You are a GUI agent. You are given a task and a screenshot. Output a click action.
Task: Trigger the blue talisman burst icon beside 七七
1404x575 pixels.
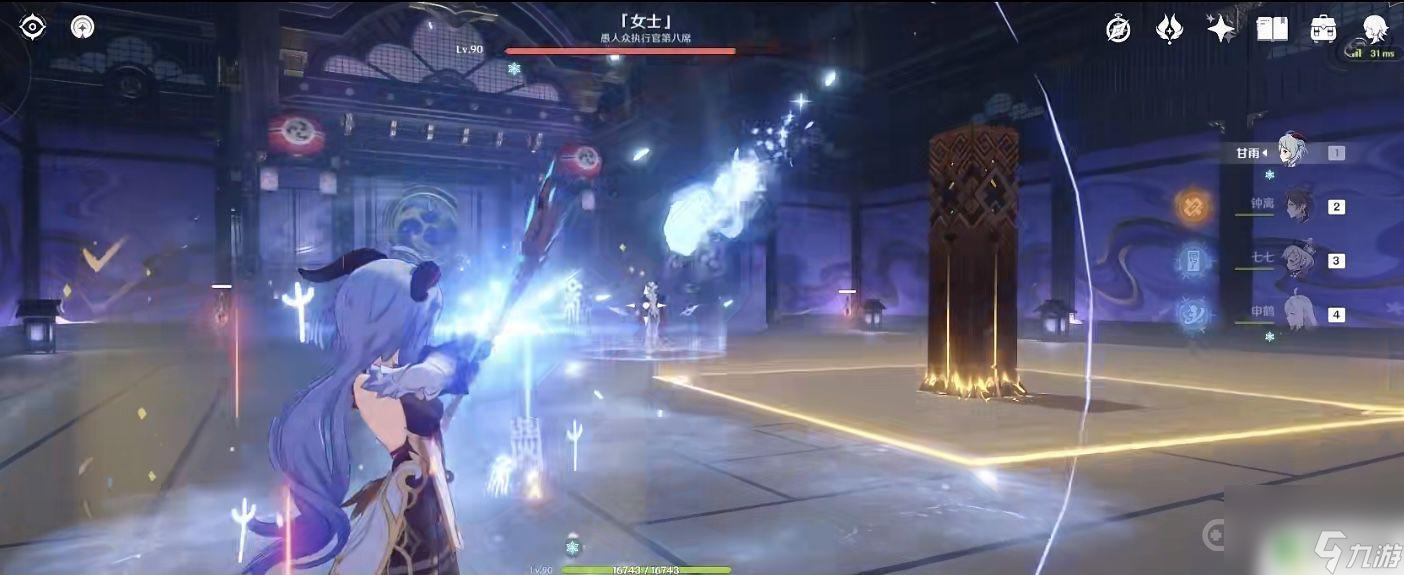click(1193, 260)
